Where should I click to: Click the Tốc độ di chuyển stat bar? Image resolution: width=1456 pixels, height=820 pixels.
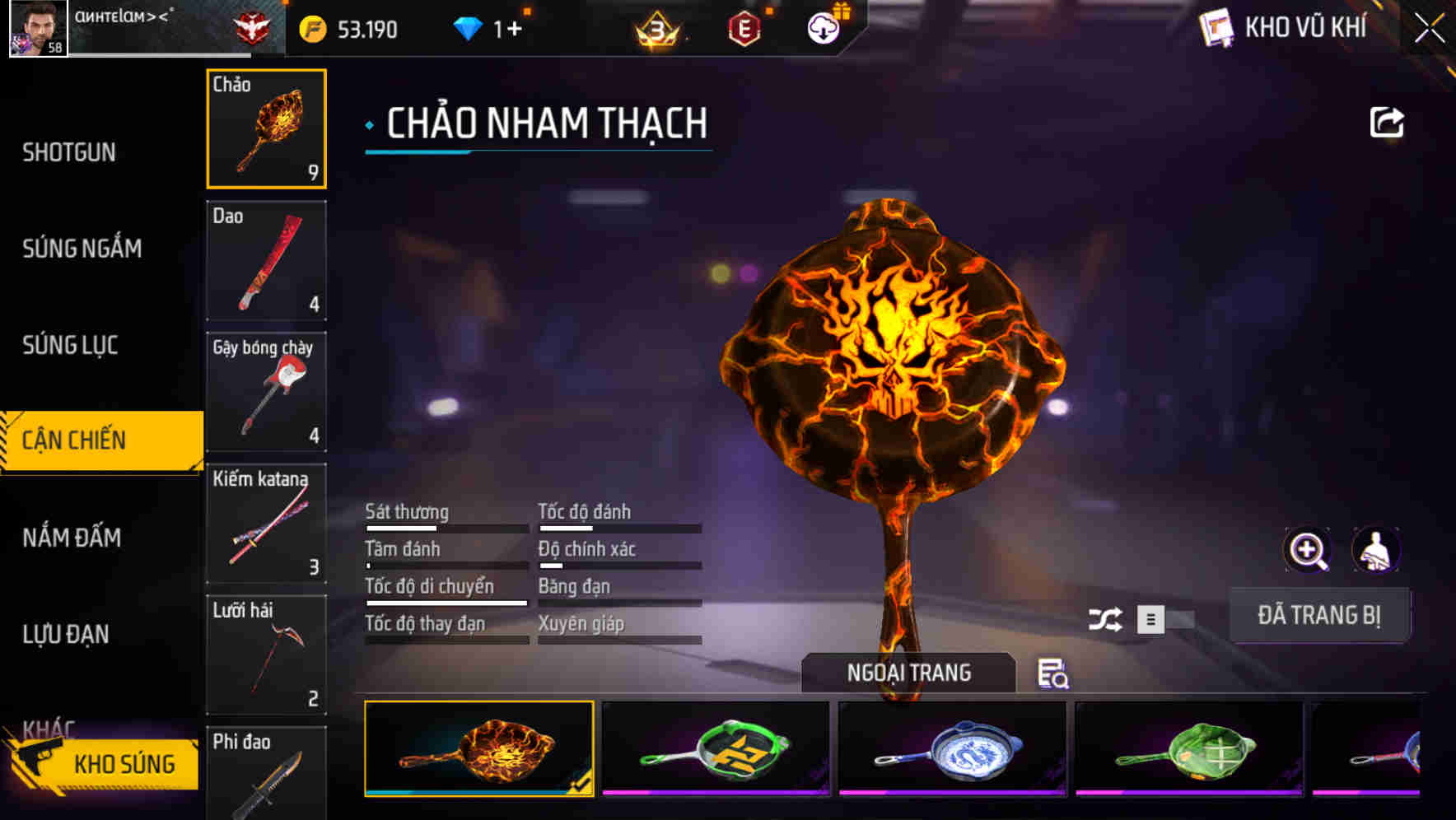click(446, 602)
